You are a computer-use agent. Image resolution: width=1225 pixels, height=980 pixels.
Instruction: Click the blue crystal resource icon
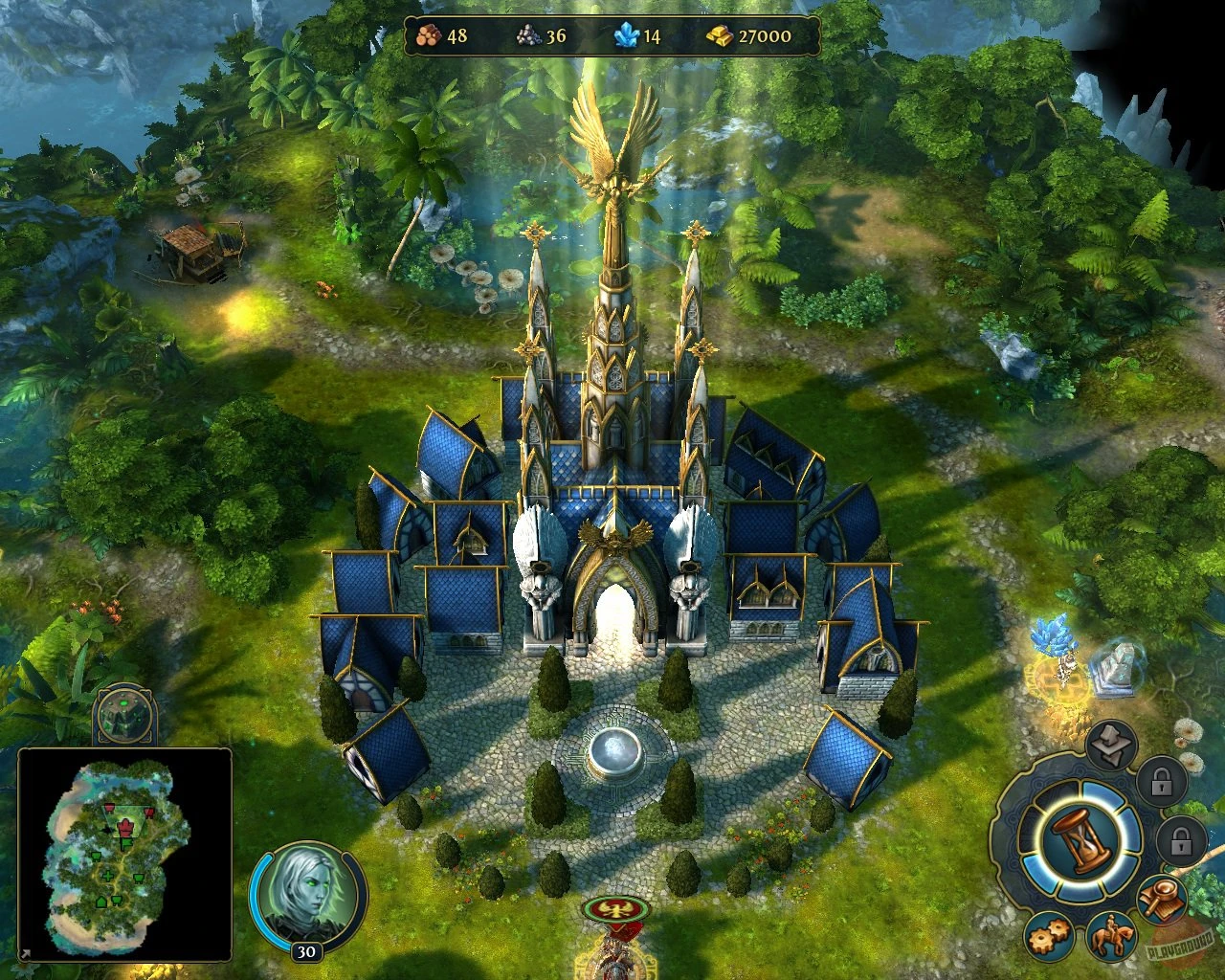tap(624, 36)
